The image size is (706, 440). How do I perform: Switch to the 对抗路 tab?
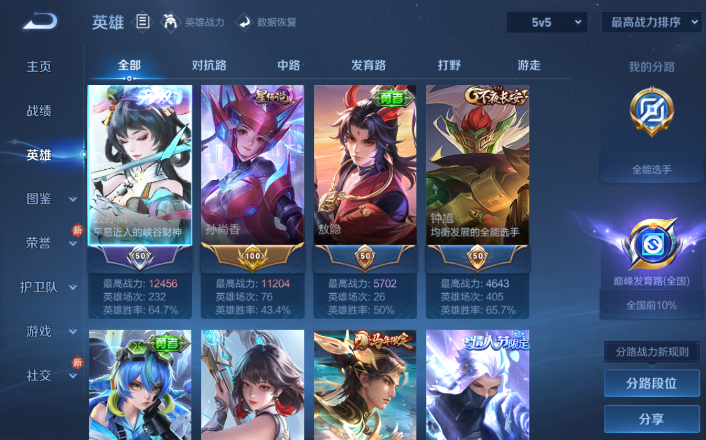pos(209,66)
